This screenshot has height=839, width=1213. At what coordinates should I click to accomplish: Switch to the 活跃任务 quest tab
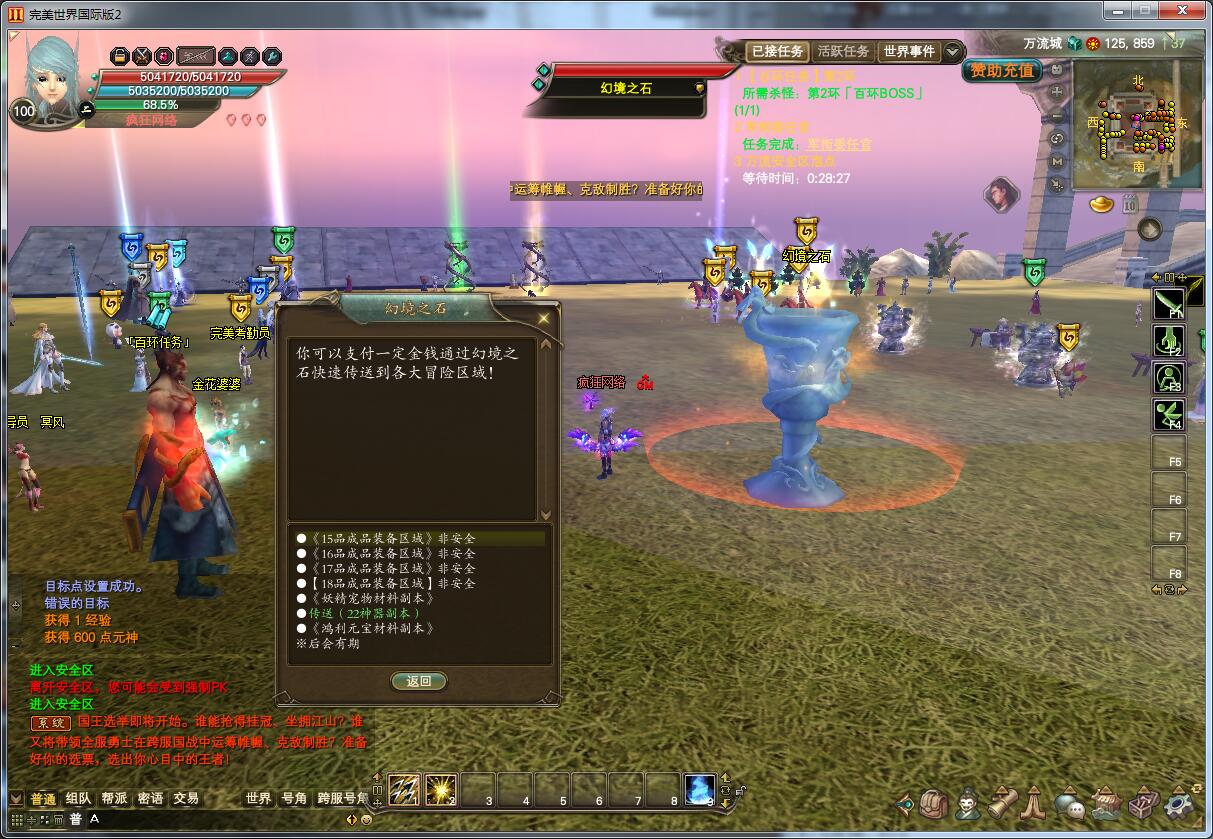coord(843,51)
